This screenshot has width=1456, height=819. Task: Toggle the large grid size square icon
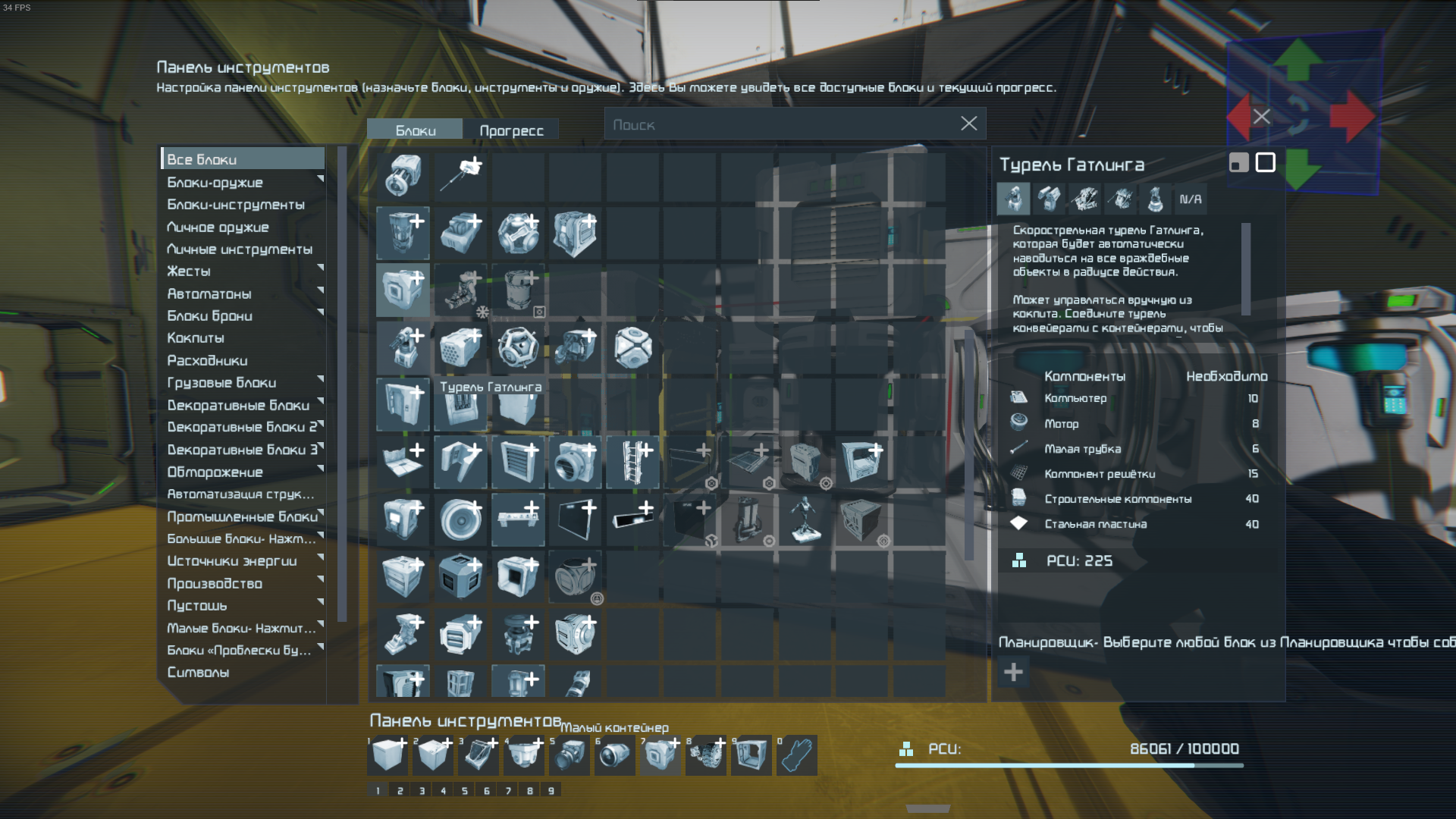click(x=1265, y=162)
